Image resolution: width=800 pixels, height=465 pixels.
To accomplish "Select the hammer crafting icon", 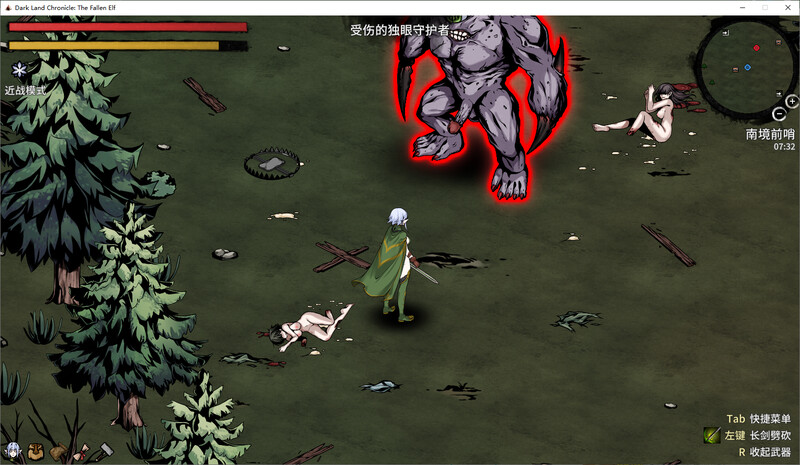I will pos(103,451).
